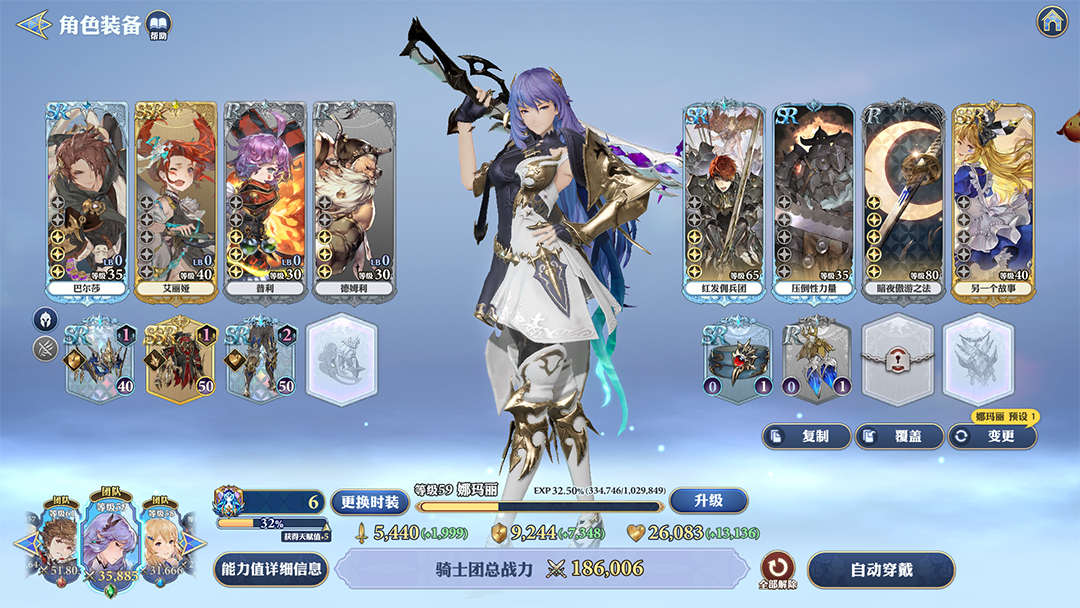Go back using the arrow button
The width and height of the screenshot is (1080, 608).
coord(34,24)
